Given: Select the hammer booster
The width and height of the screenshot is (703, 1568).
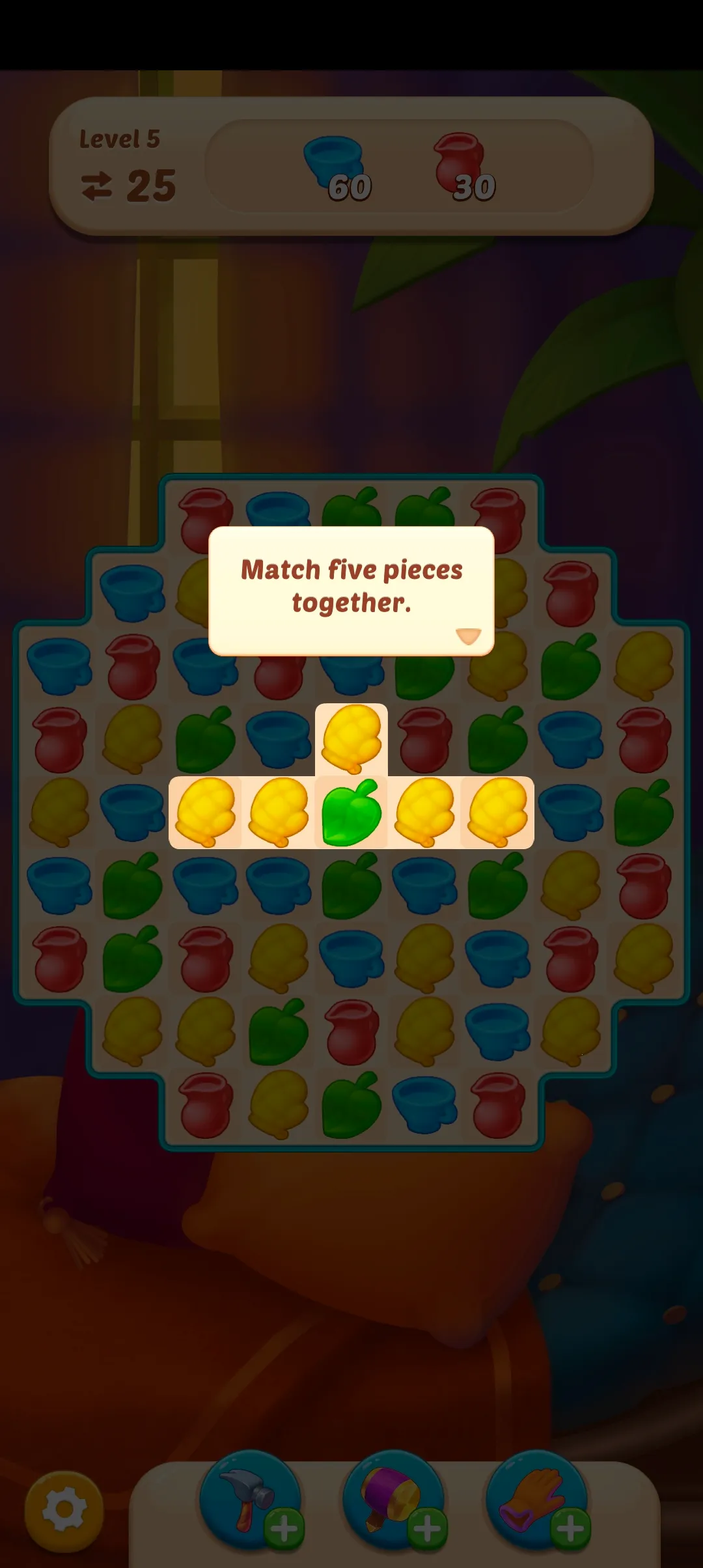Looking at the screenshot, I should (247, 1498).
